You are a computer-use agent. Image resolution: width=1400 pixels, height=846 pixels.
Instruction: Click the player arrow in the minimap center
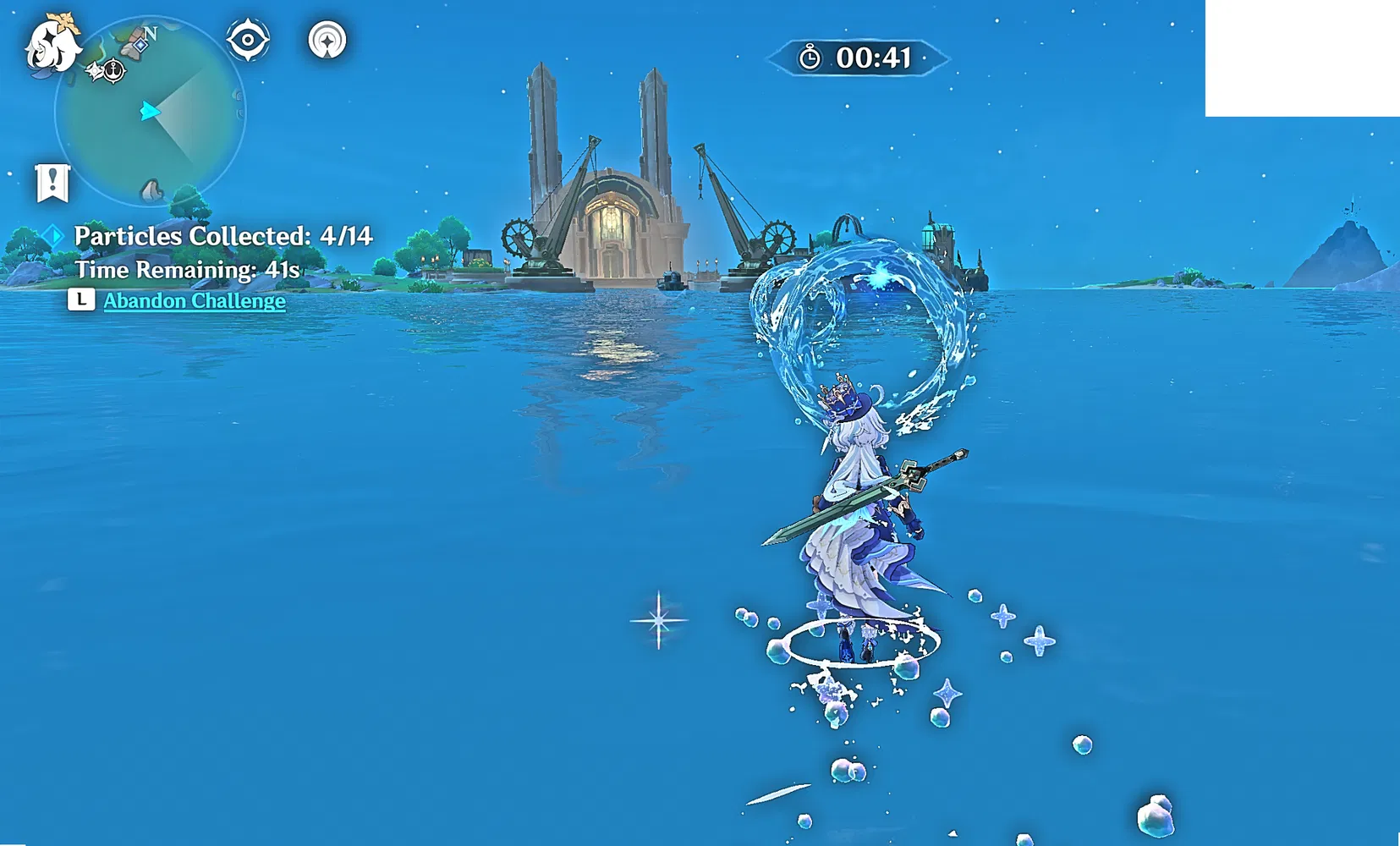pos(150,110)
